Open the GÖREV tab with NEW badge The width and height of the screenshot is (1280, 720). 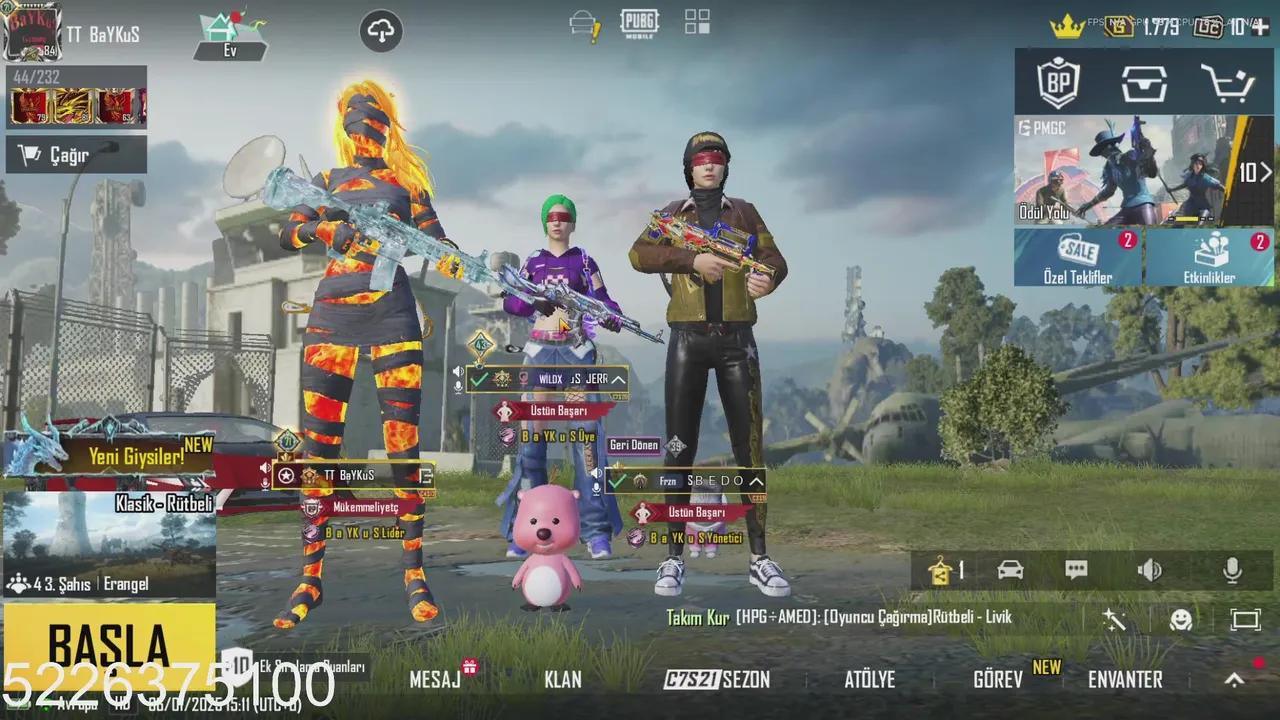pos(998,679)
